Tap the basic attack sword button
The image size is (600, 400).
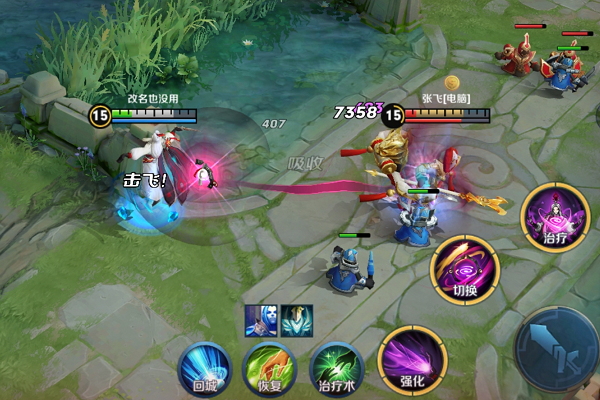click(x=556, y=345)
